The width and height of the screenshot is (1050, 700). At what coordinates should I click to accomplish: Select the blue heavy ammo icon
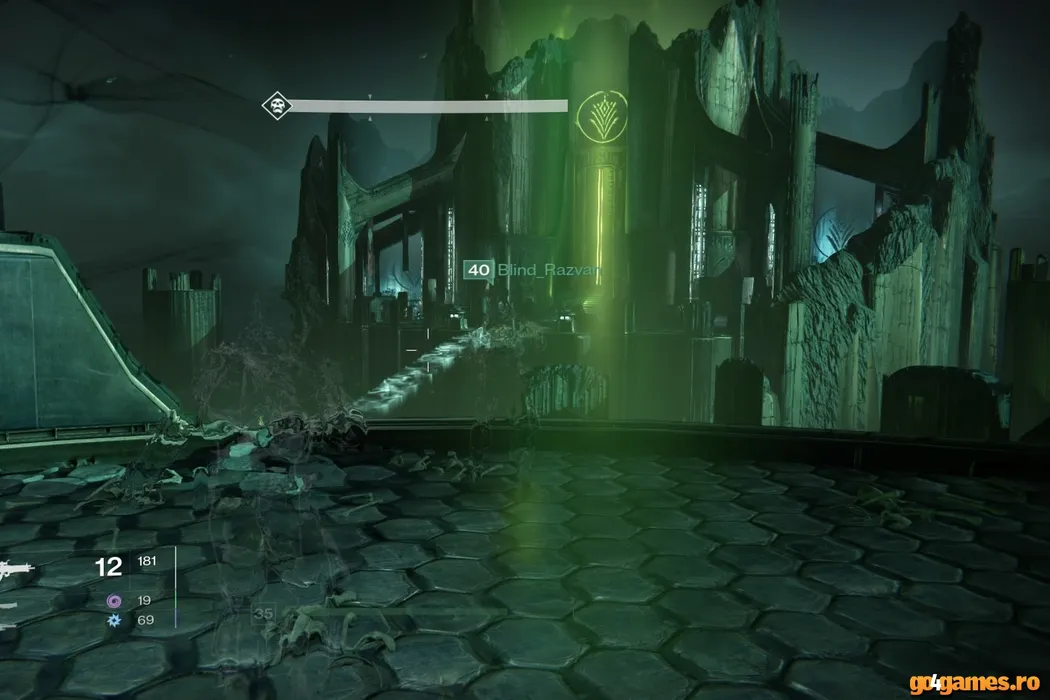click(115, 621)
